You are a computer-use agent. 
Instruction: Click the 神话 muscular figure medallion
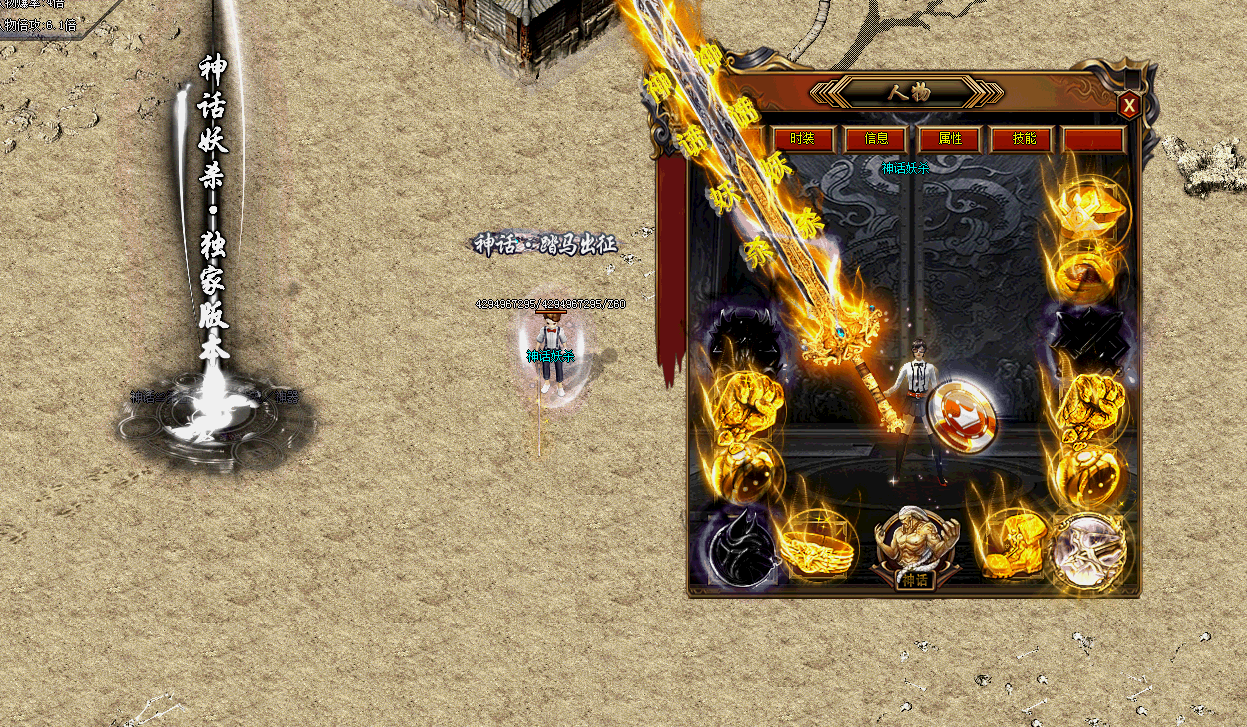coord(914,545)
